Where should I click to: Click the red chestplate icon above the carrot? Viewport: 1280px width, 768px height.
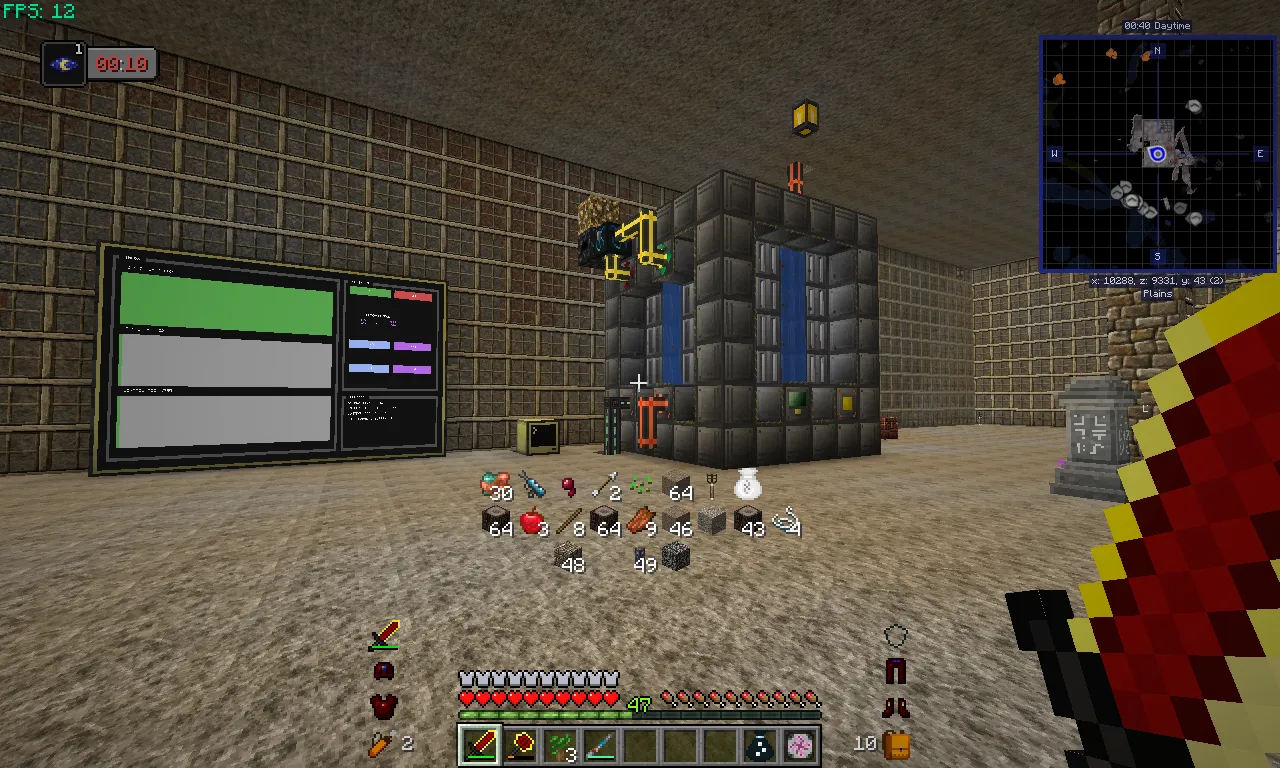point(383,707)
